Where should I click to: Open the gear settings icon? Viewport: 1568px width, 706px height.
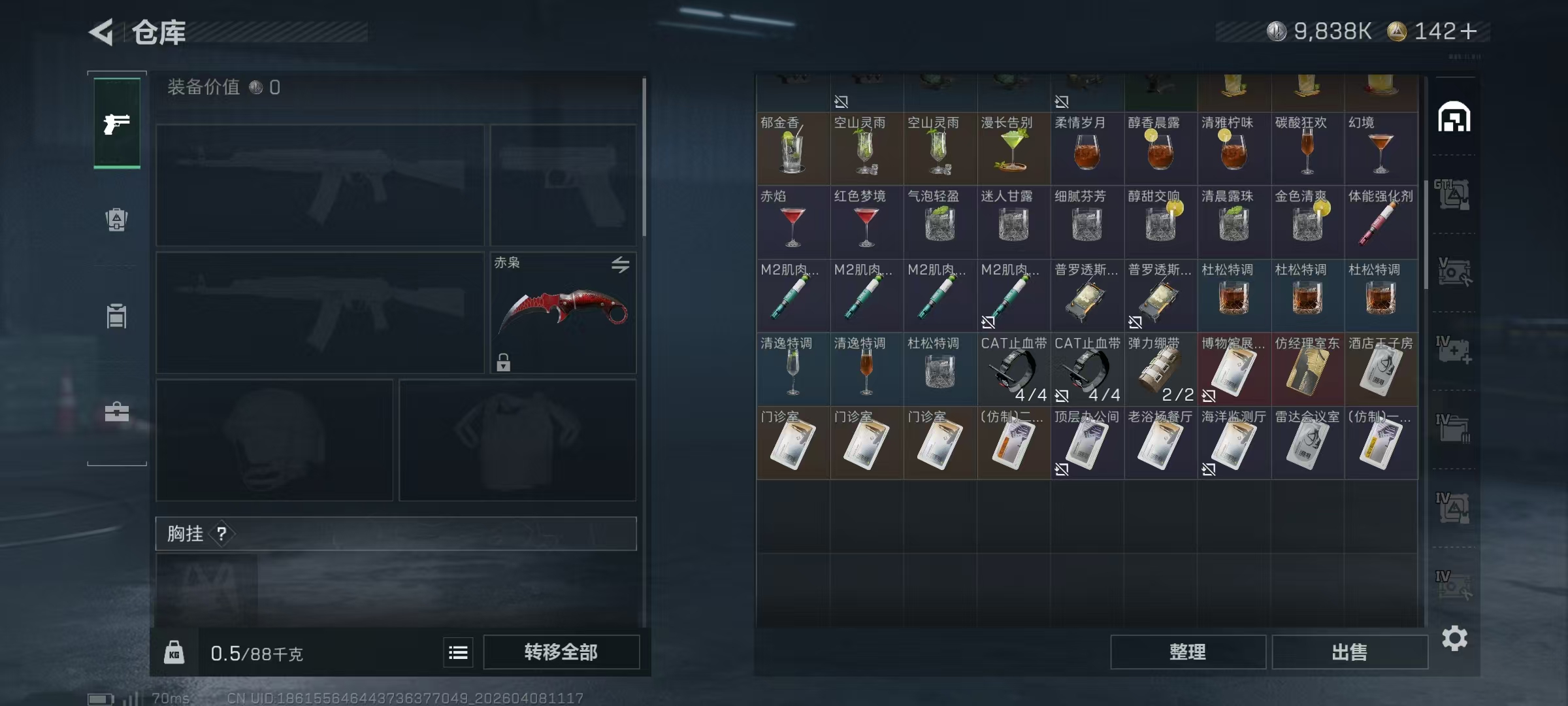pos(1454,638)
